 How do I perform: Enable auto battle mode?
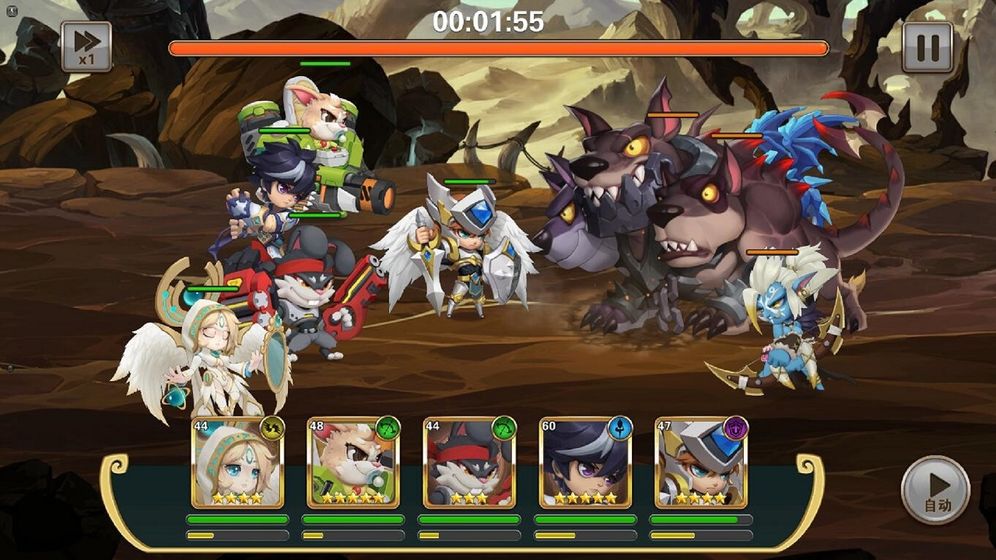coord(936,491)
